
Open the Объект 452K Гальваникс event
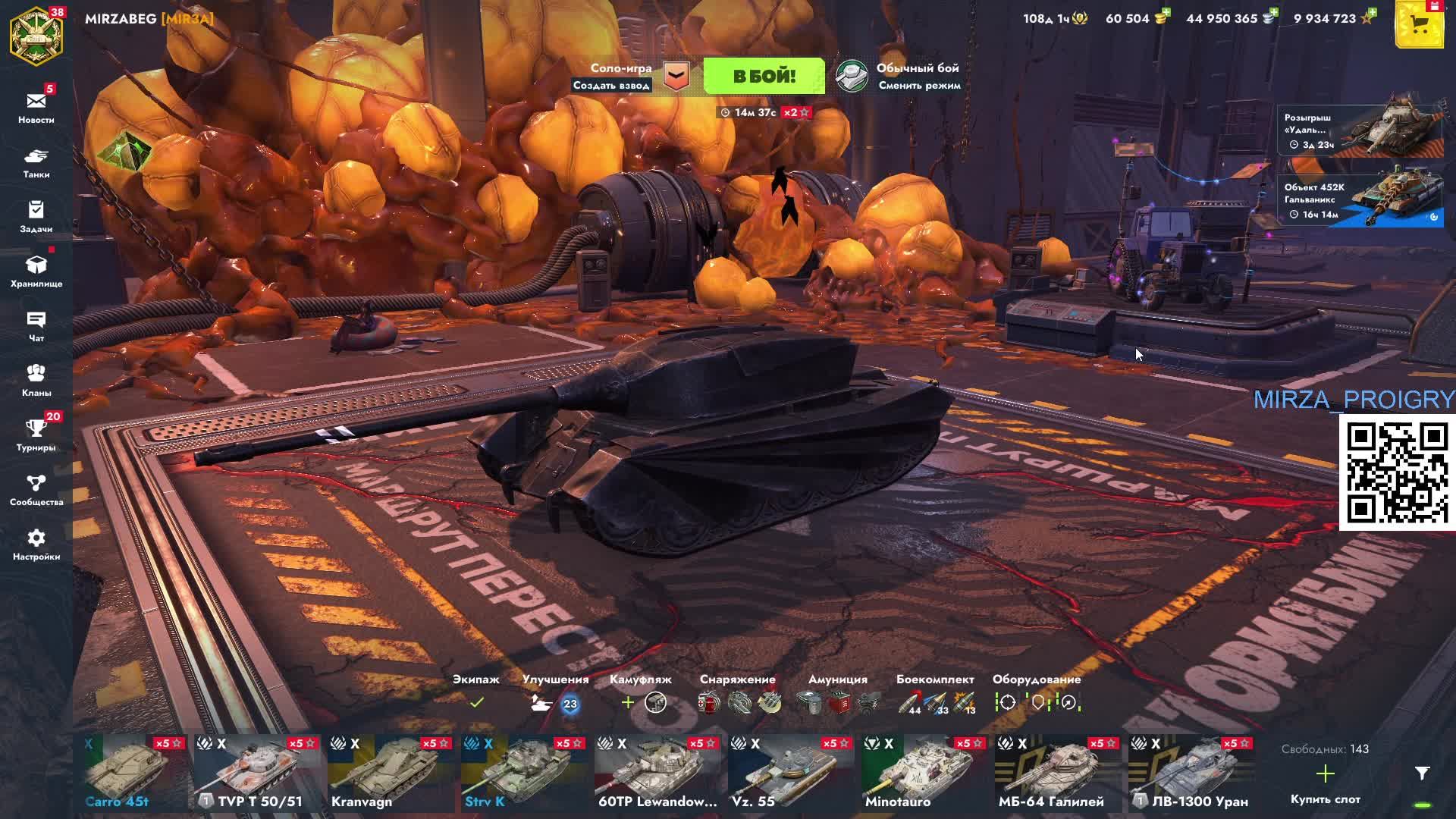point(1360,199)
